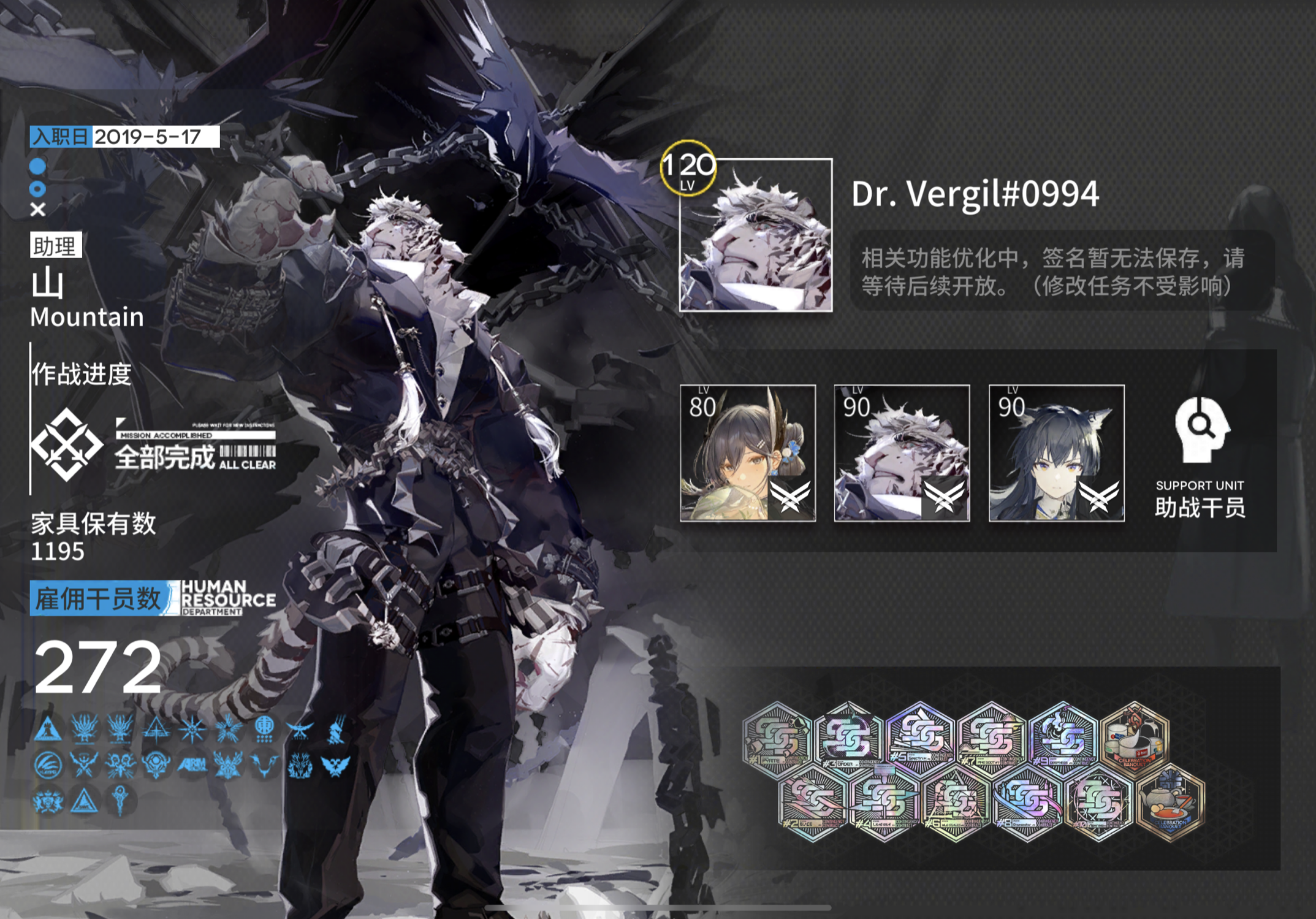1316x919 pixels.
Task: Pick the wolf-eared level 90 support operator
Action: (1056, 453)
